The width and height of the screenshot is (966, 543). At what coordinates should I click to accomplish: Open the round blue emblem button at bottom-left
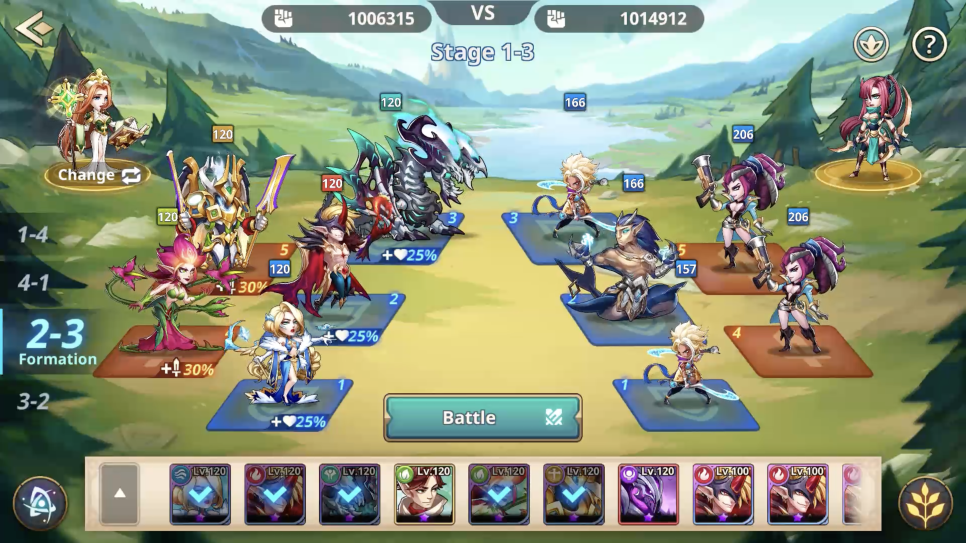pyautogui.click(x=40, y=503)
